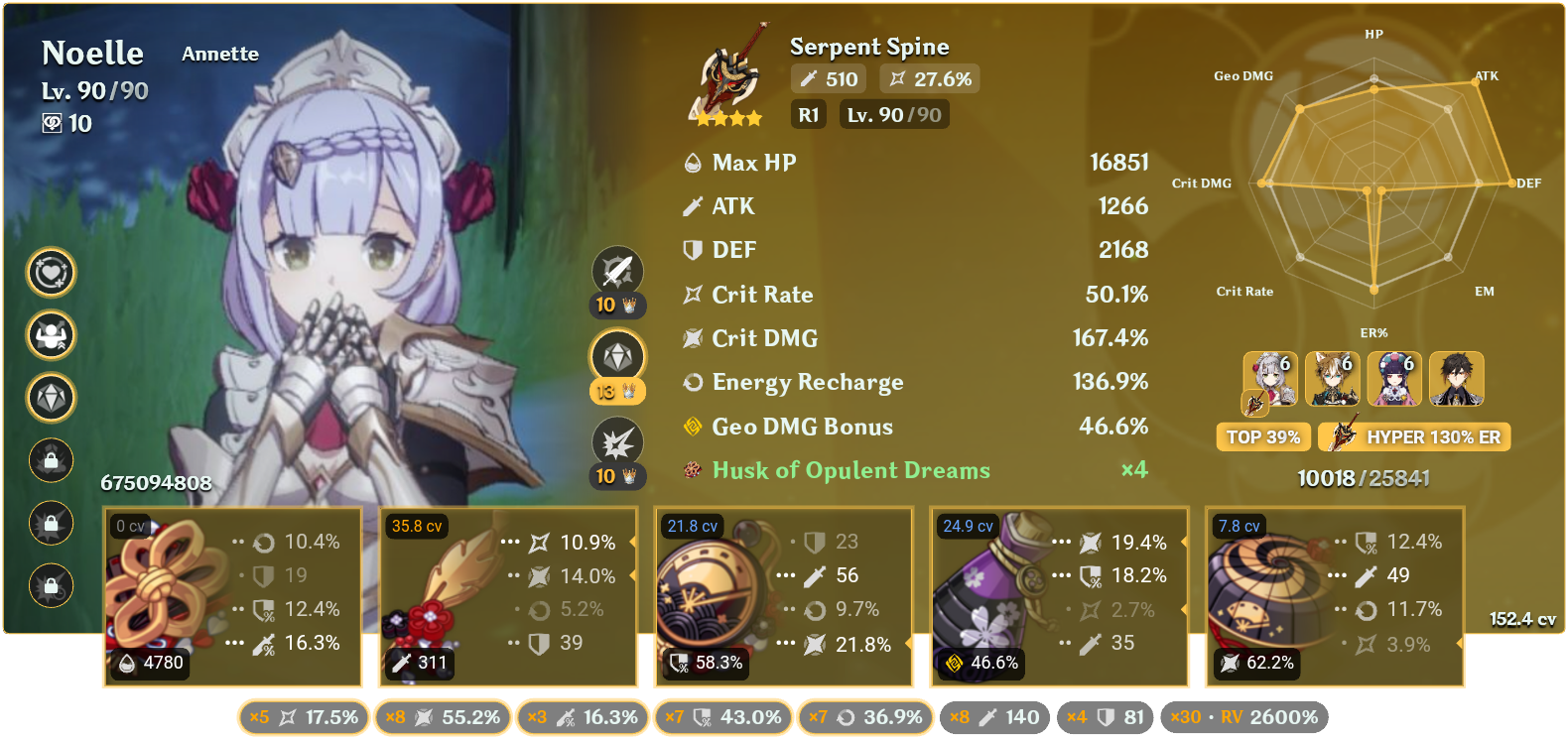Toggle the bottom padlocked sidebar slot
This screenshot has height=741, width=1568.
(x=51, y=585)
